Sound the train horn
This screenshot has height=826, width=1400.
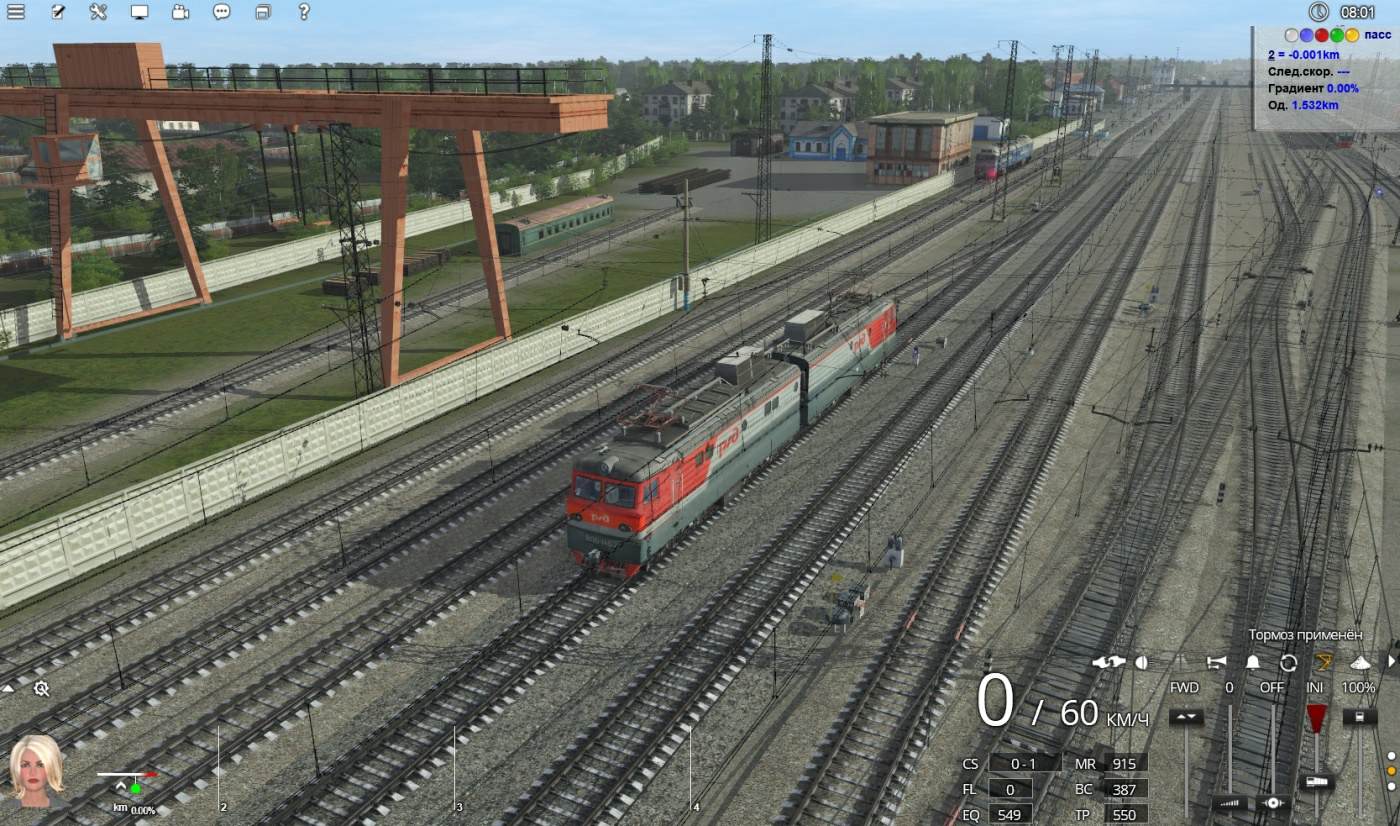[1216, 662]
